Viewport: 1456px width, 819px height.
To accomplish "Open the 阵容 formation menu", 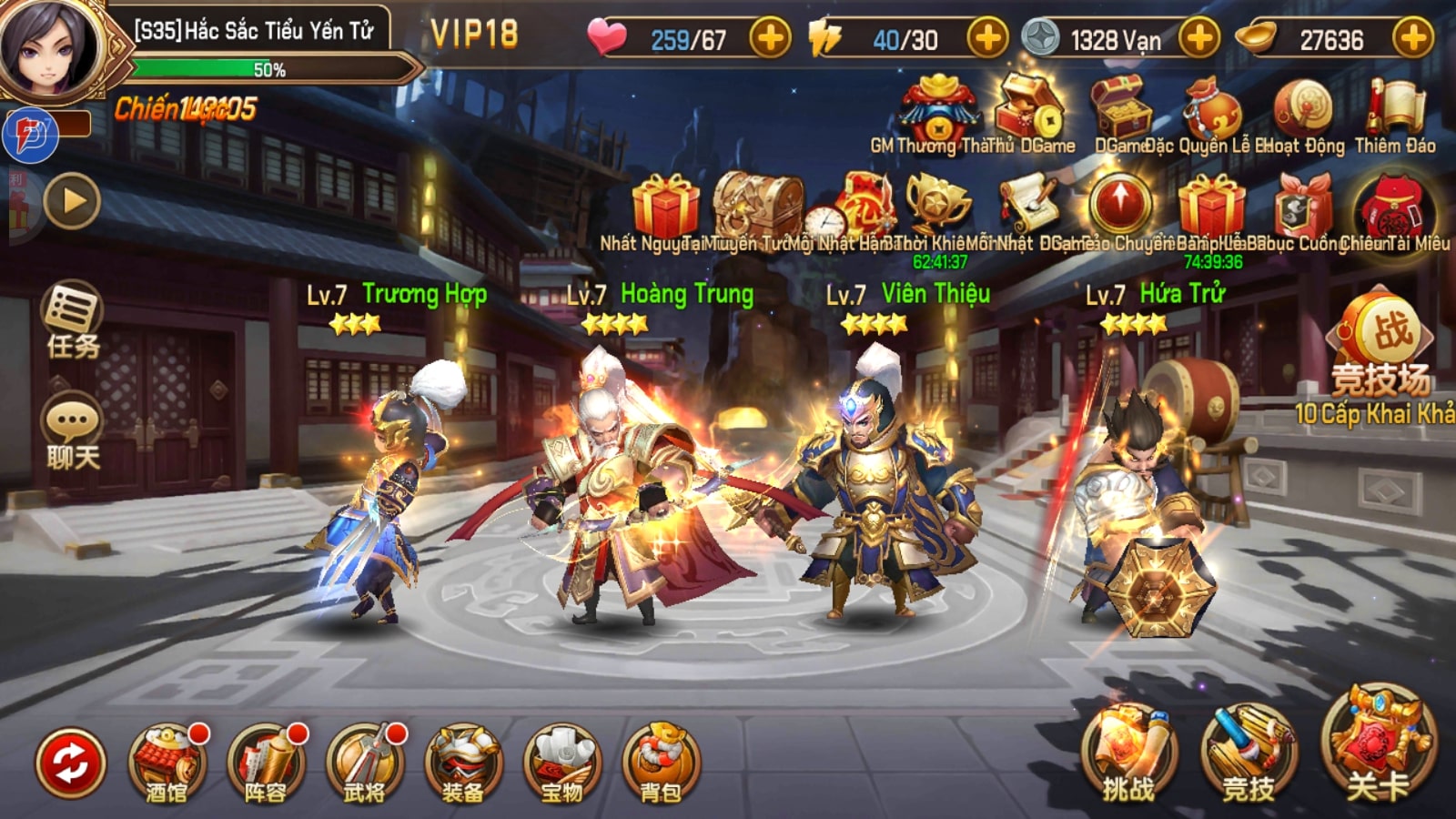I will coord(265,764).
